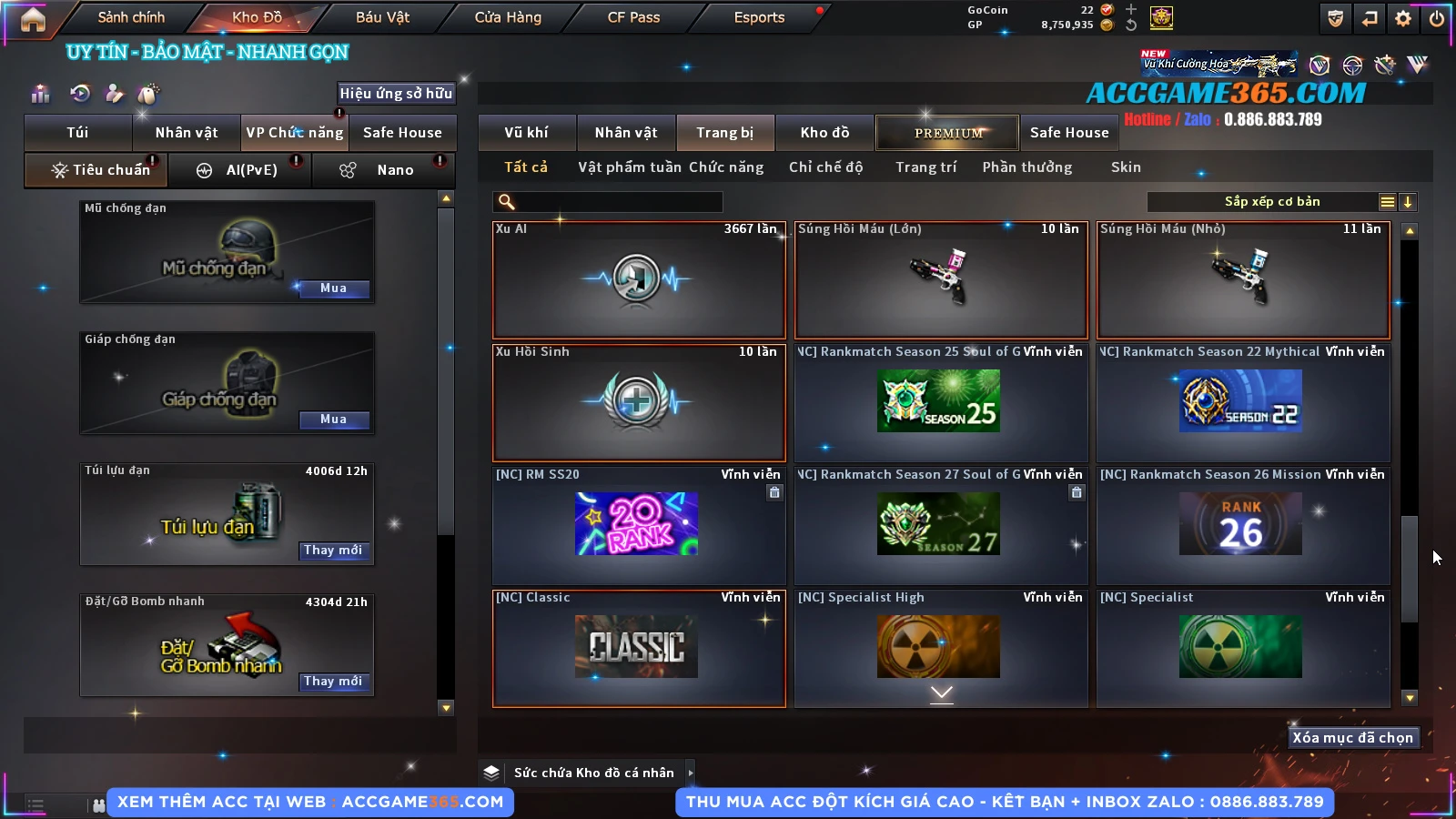The height and width of the screenshot is (819, 1456).
Task: Open settings gear icon
Action: (x=1403, y=18)
